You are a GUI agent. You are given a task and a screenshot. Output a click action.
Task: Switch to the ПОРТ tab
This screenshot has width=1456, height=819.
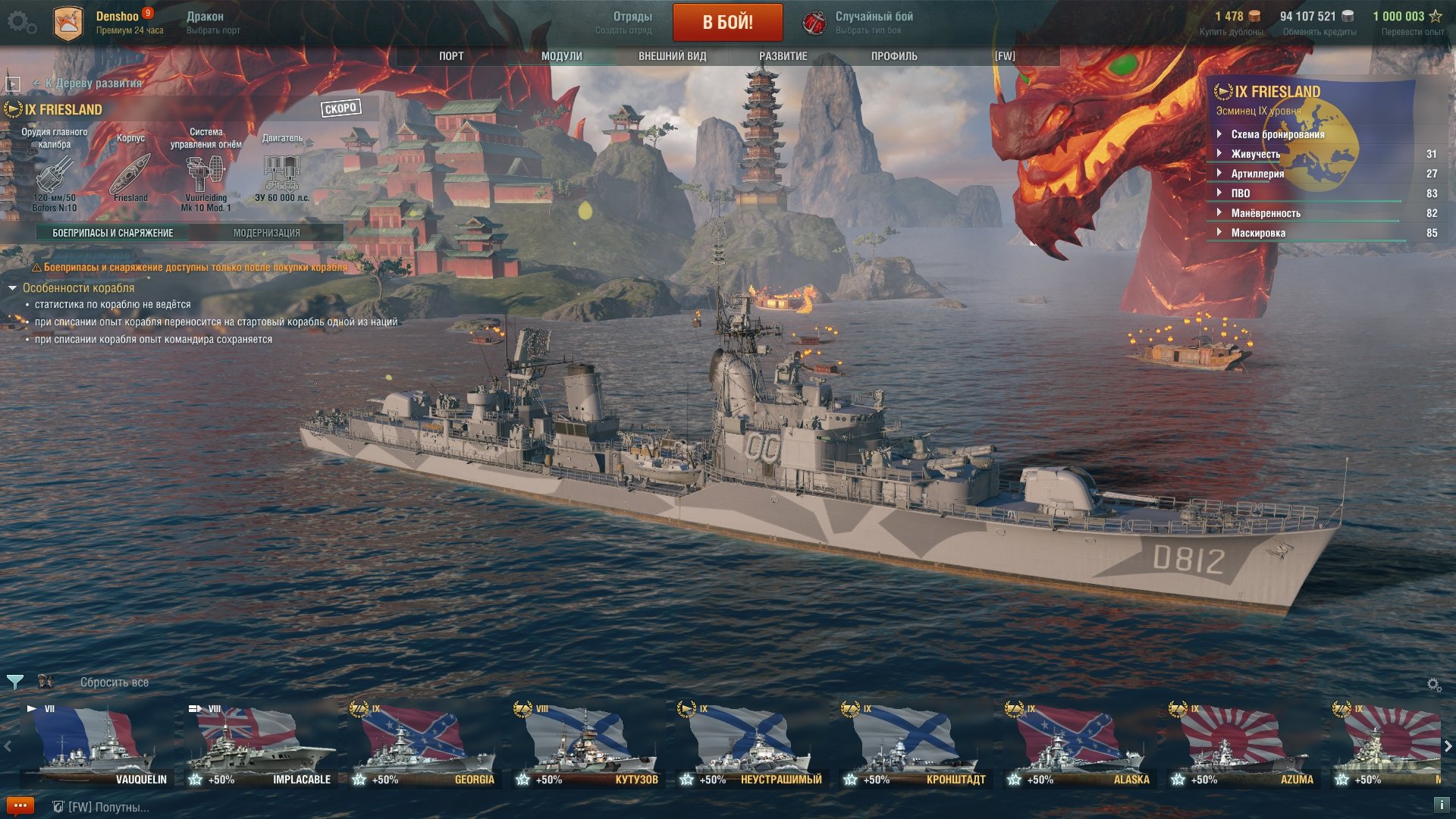tap(451, 56)
